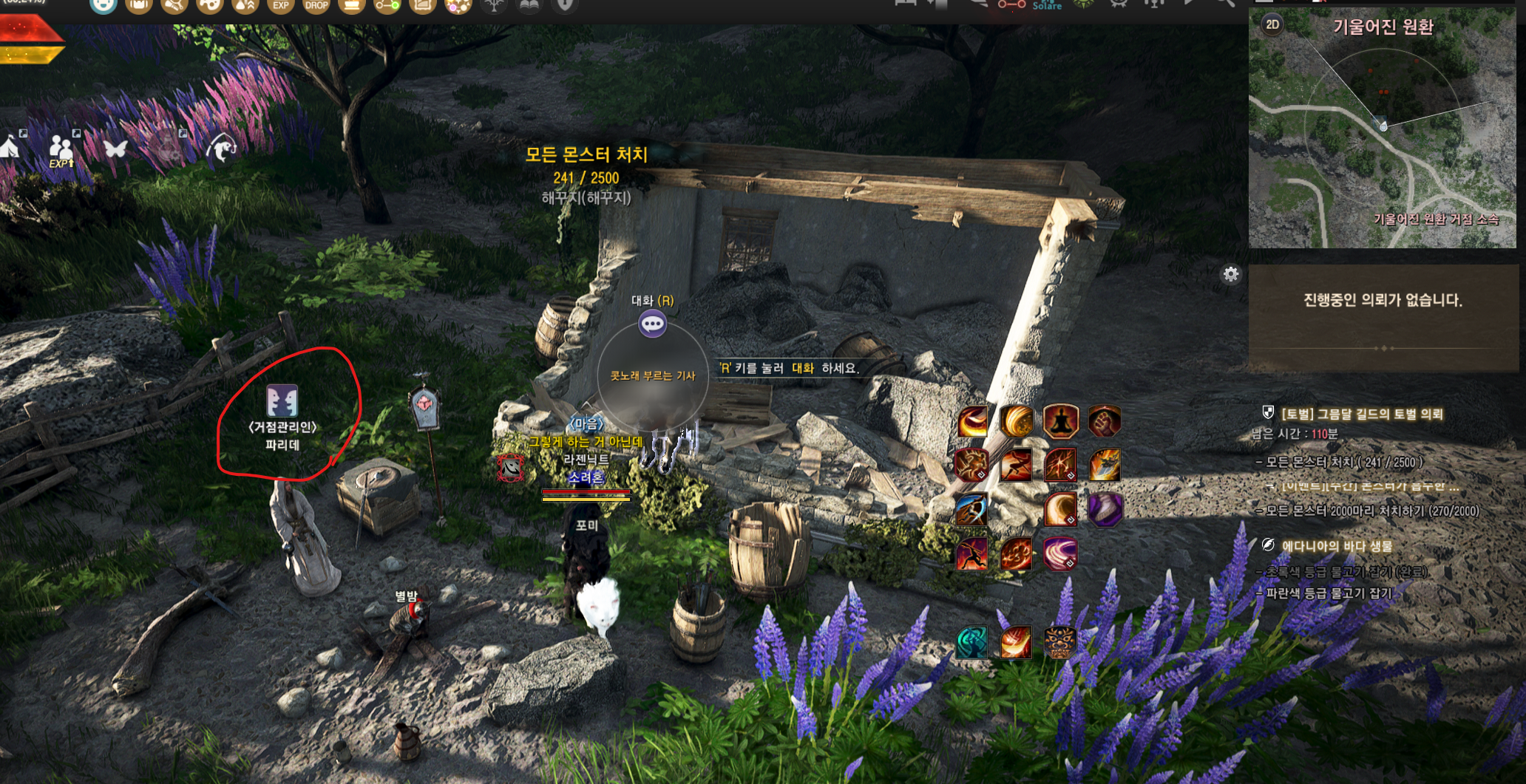The image size is (1526, 784).
Task: Open the fishing icon shortcut
Action: coord(223,148)
